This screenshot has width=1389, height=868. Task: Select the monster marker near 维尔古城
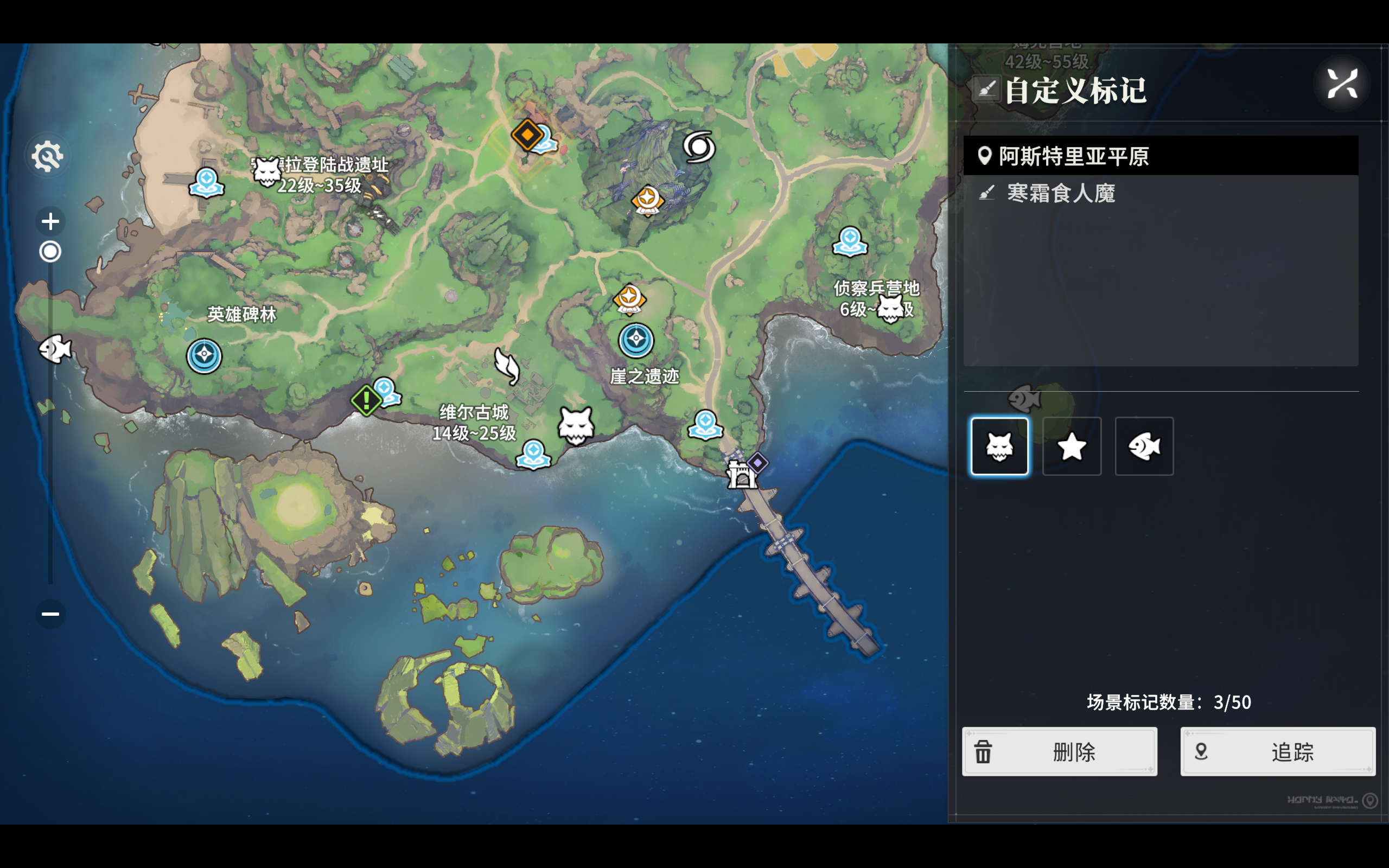(x=576, y=426)
